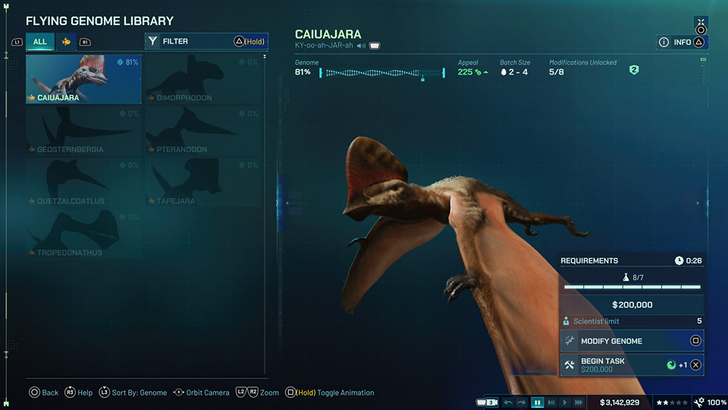Play the Caiuajara name pronunciation speaker icon
The height and width of the screenshot is (410, 728).
[x=360, y=46]
